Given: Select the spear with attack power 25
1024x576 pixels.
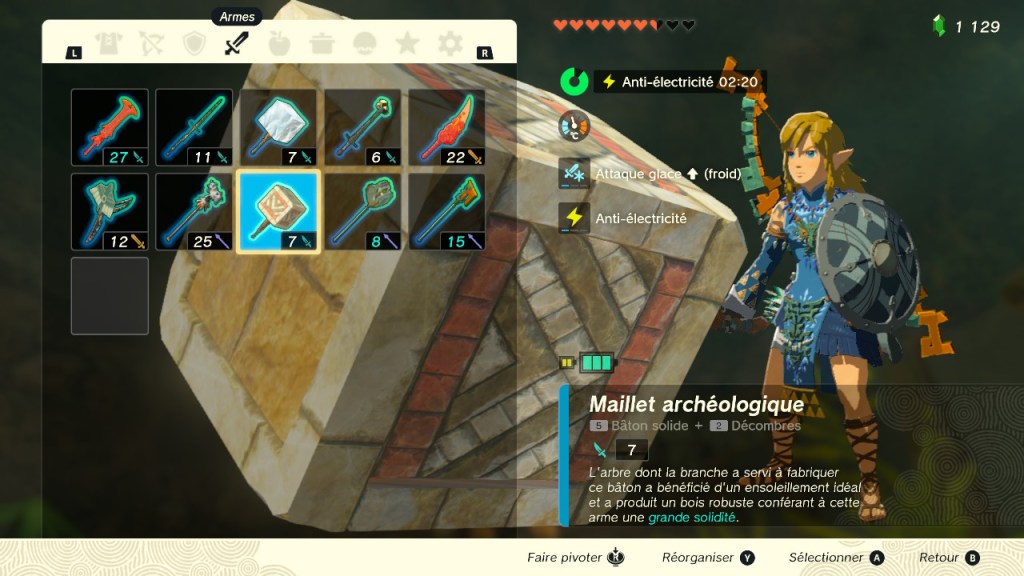Looking at the screenshot, I should point(194,211).
